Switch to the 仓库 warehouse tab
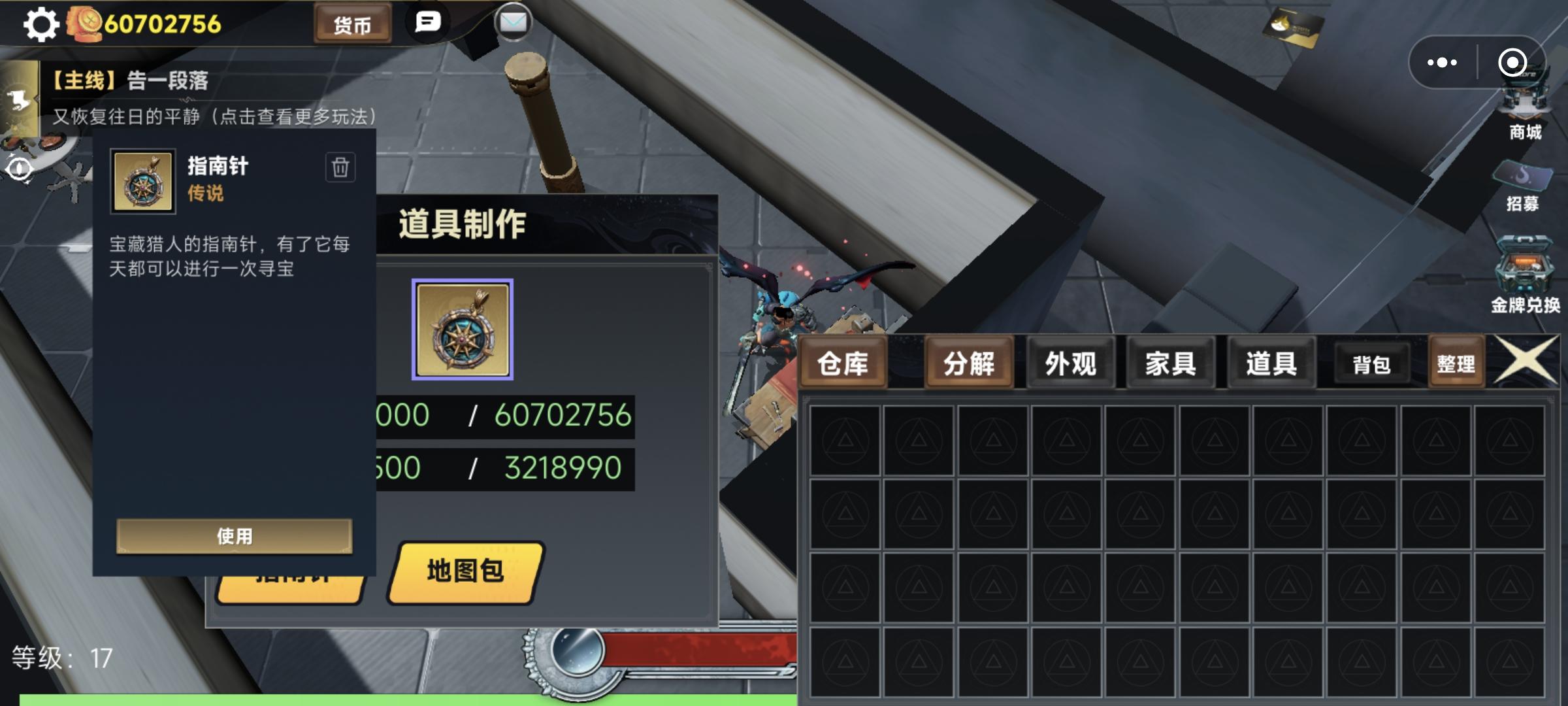 point(844,363)
